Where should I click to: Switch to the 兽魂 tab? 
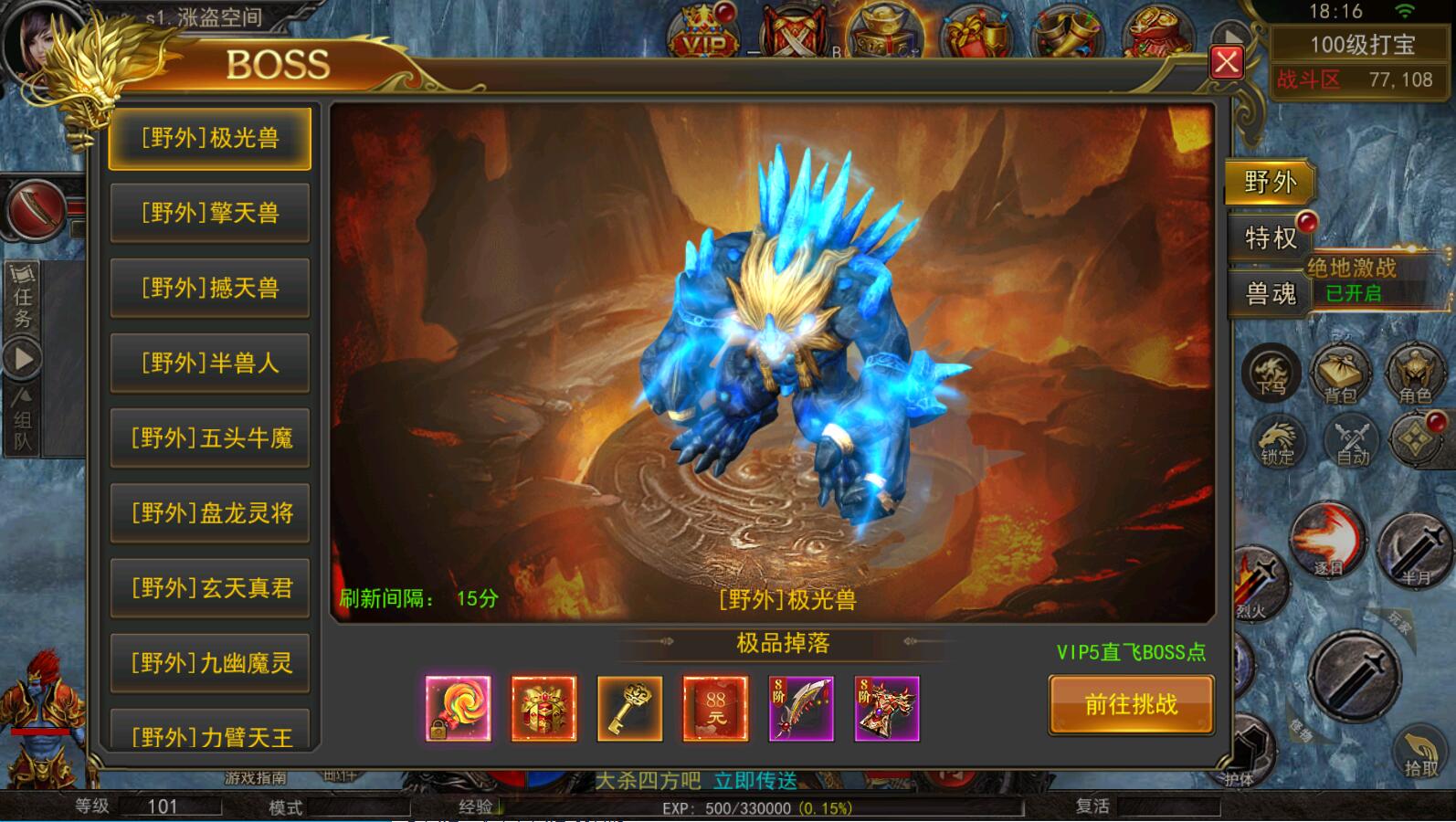point(1270,294)
